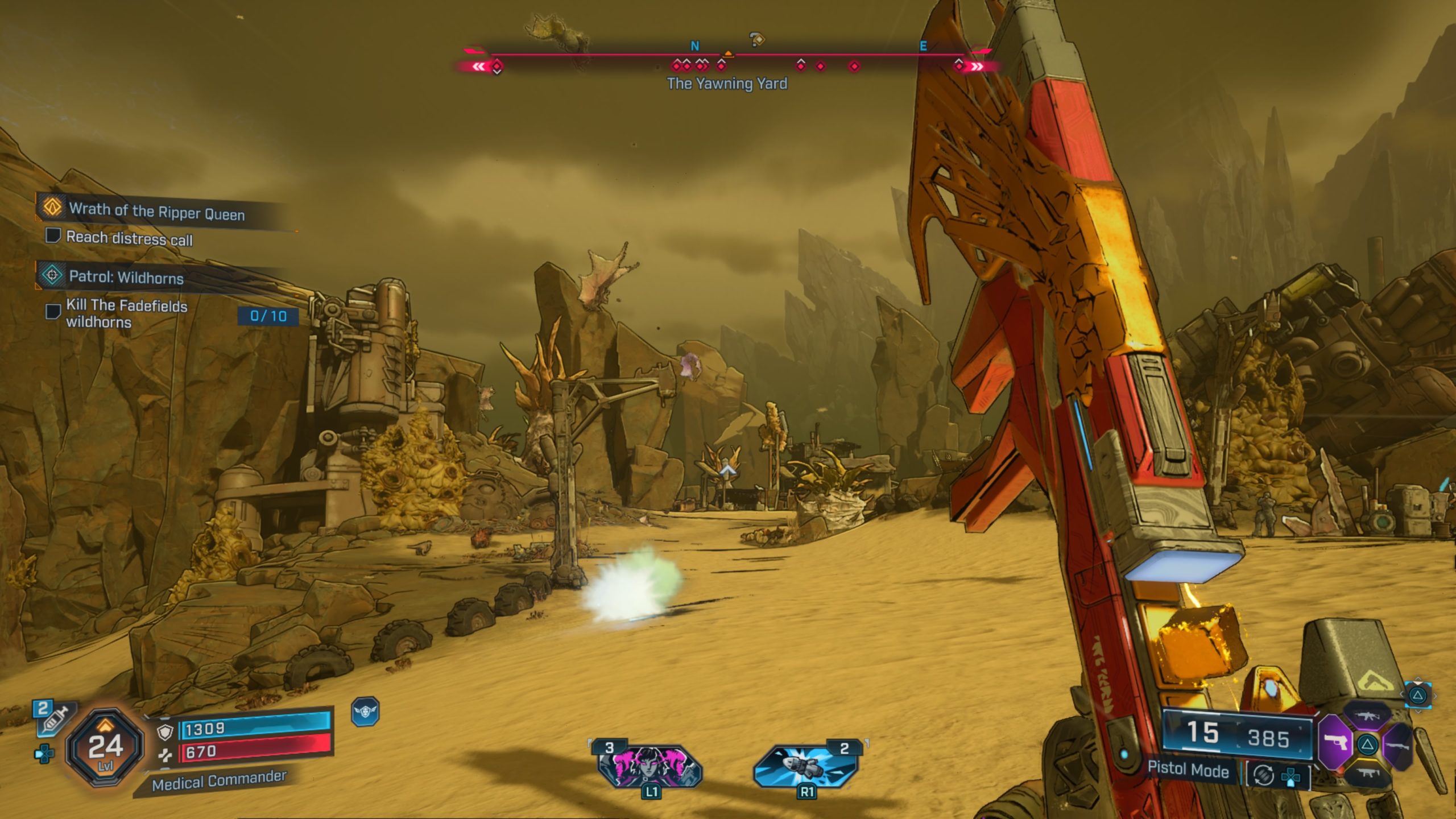Use the repkit syringe item
This screenshot has height=819, width=1456.
click(53, 717)
